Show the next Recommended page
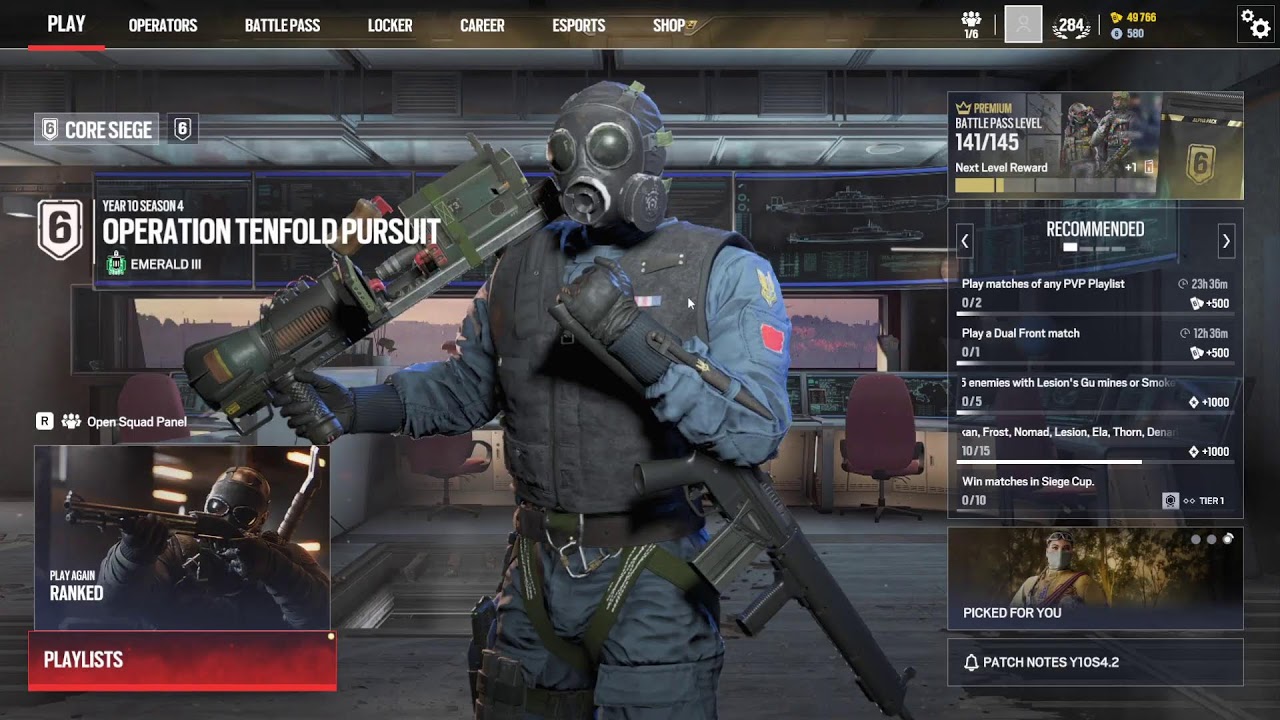1280x720 pixels. click(1226, 241)
